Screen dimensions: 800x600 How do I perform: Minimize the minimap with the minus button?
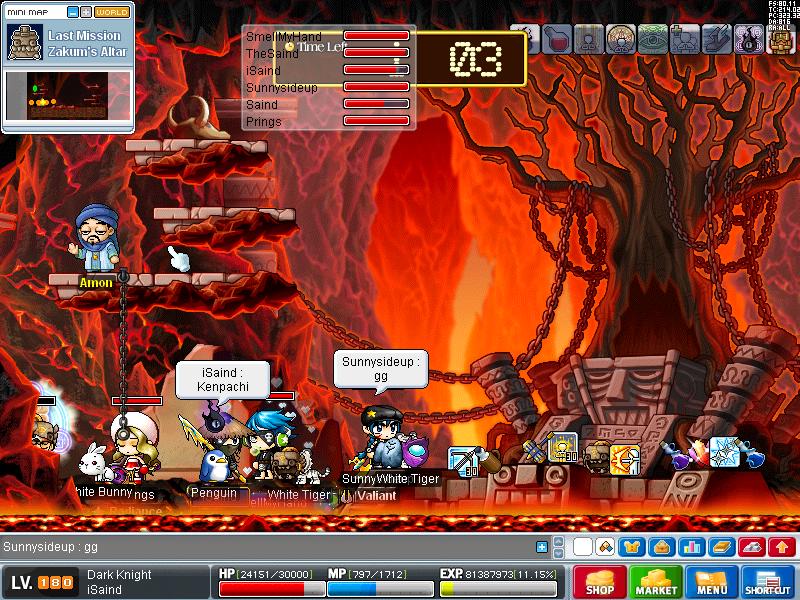coord(73,13)
